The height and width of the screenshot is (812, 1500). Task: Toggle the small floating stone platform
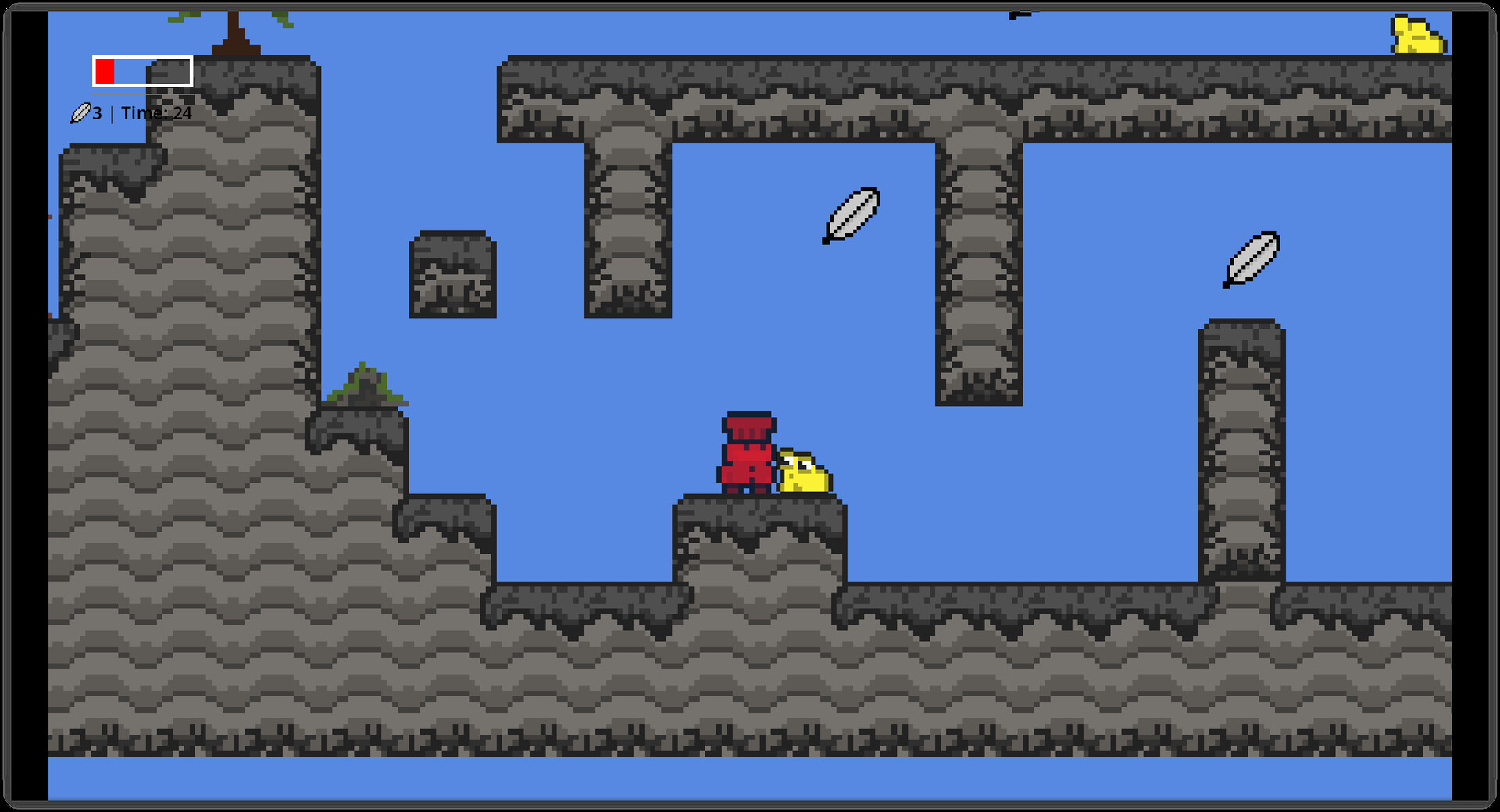(x=453, y=273)
